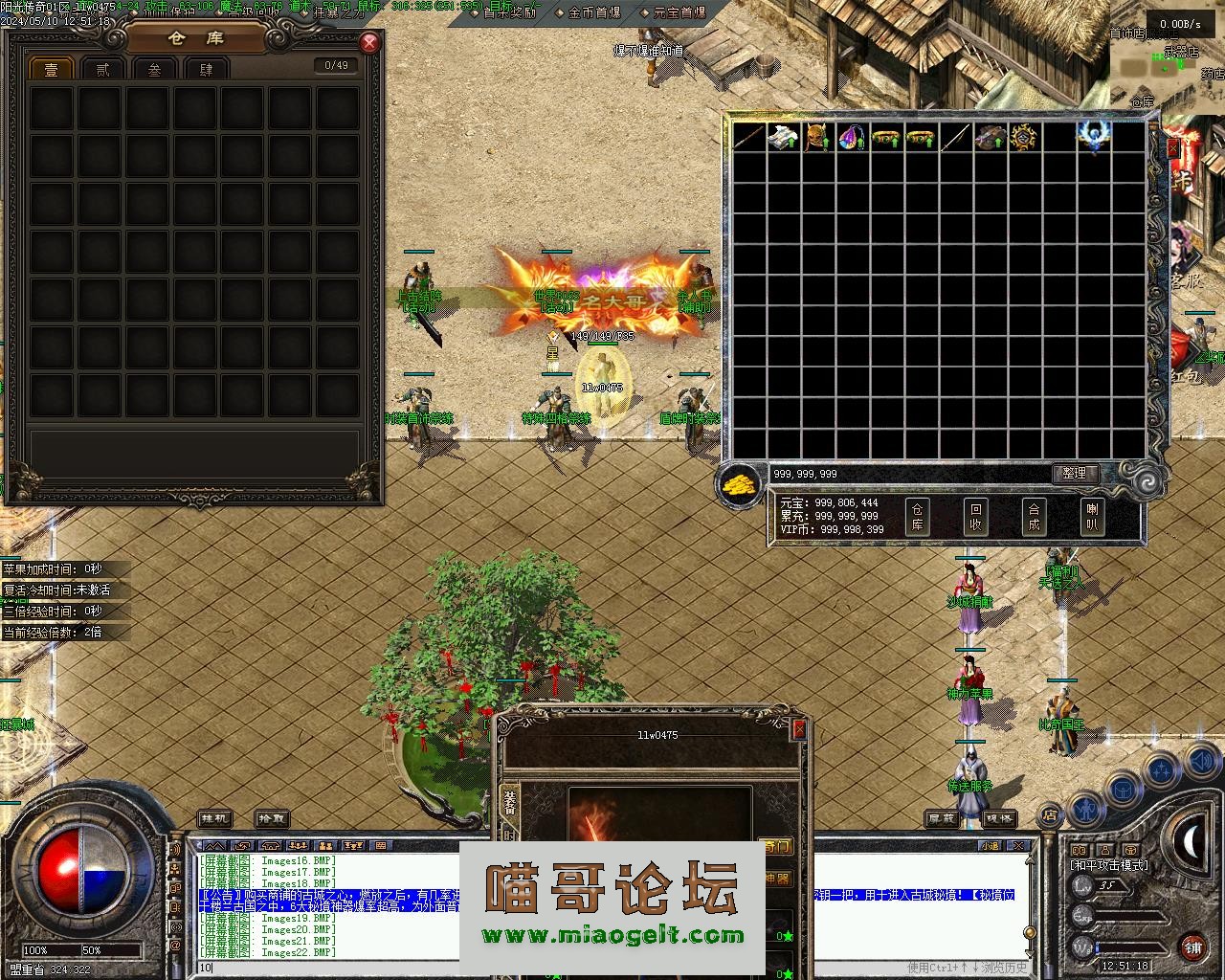The width and height of the screenshot is (1225, 980).
Task: Click the 整理 sort button in bag
Action: (x=1074, y=473)
